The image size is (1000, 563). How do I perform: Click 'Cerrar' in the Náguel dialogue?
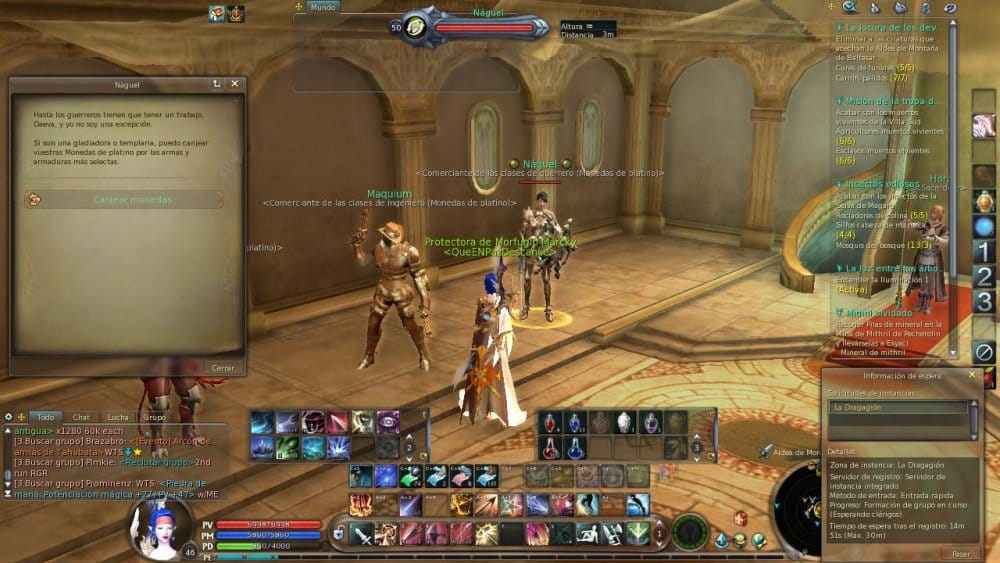point(223,367)
